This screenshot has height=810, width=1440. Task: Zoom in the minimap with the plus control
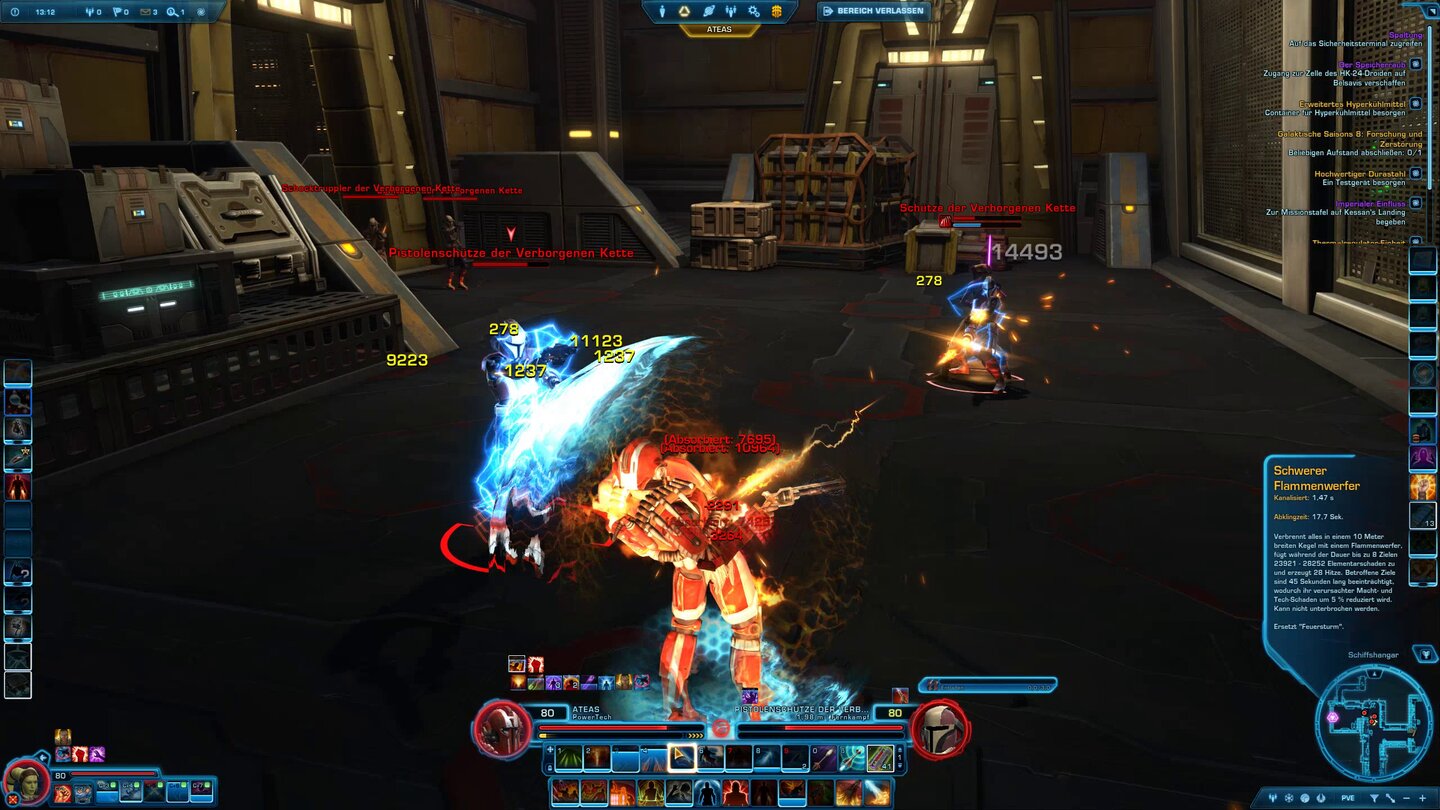pos(1423,798)
